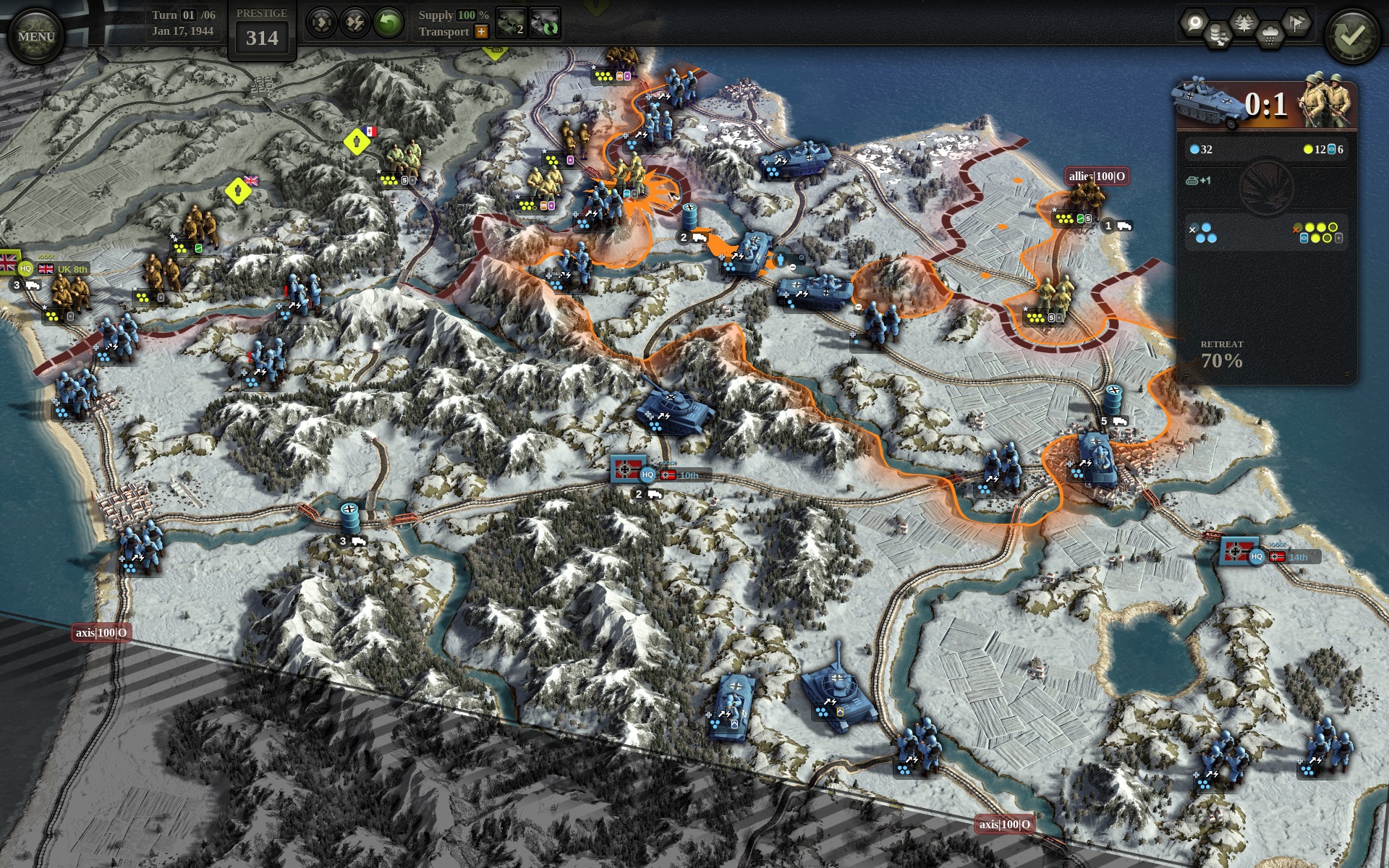
Task: Click the yellow British objective diamond marker
Action: coord(237,191)
